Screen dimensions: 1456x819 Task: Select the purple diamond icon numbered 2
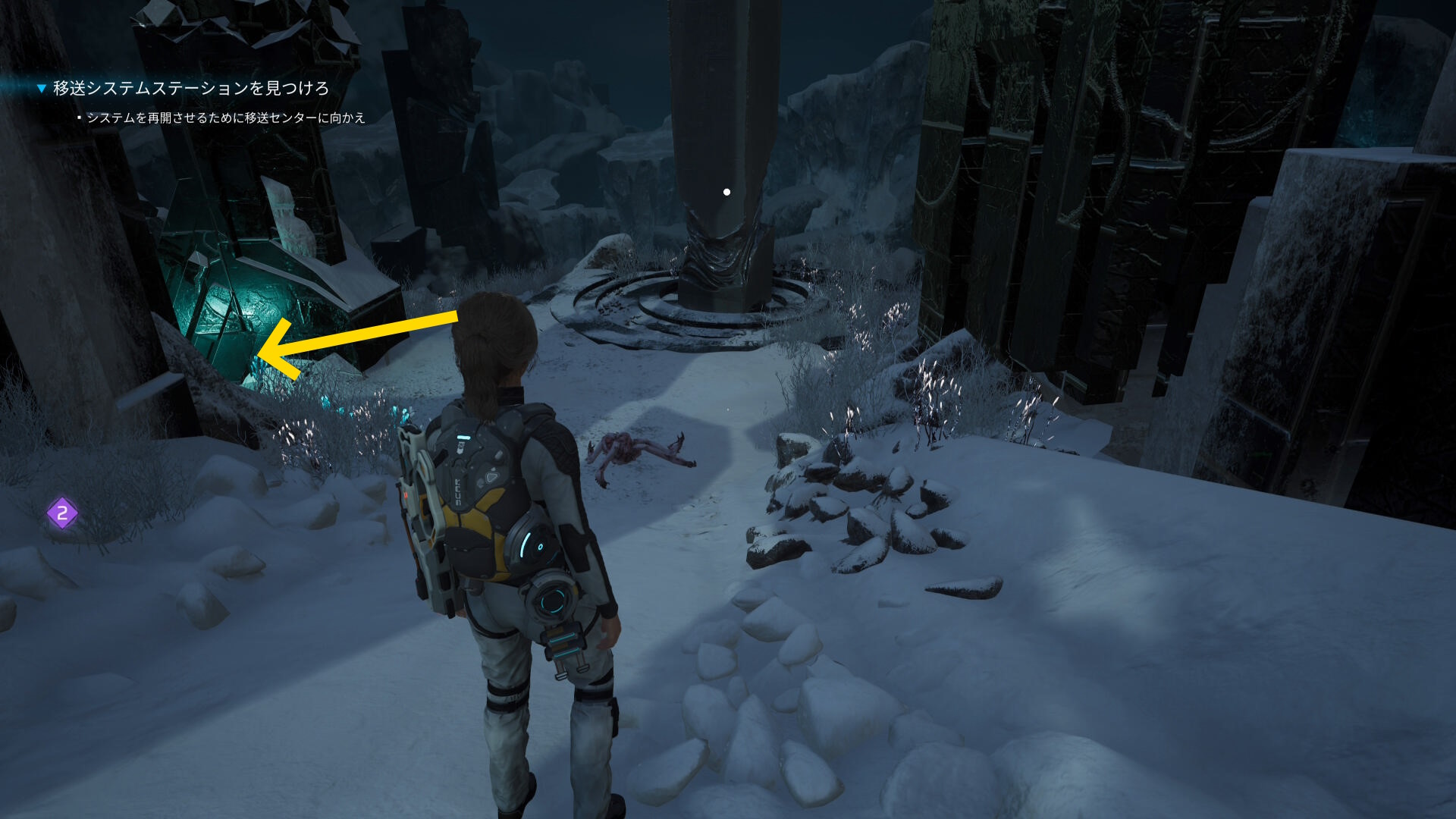(62, 513)
